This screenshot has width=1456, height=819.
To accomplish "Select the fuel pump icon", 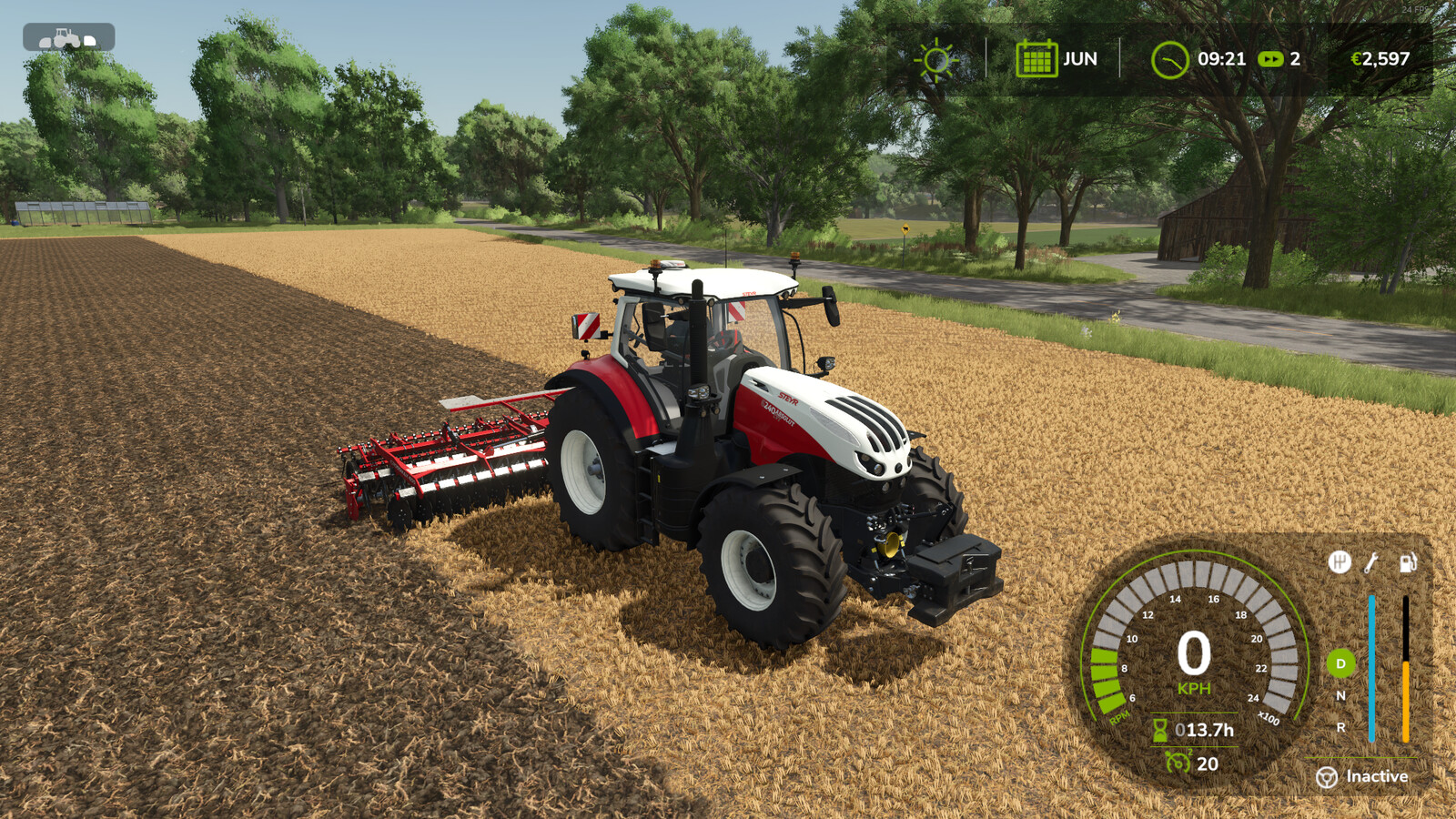I will (1407, 562).
